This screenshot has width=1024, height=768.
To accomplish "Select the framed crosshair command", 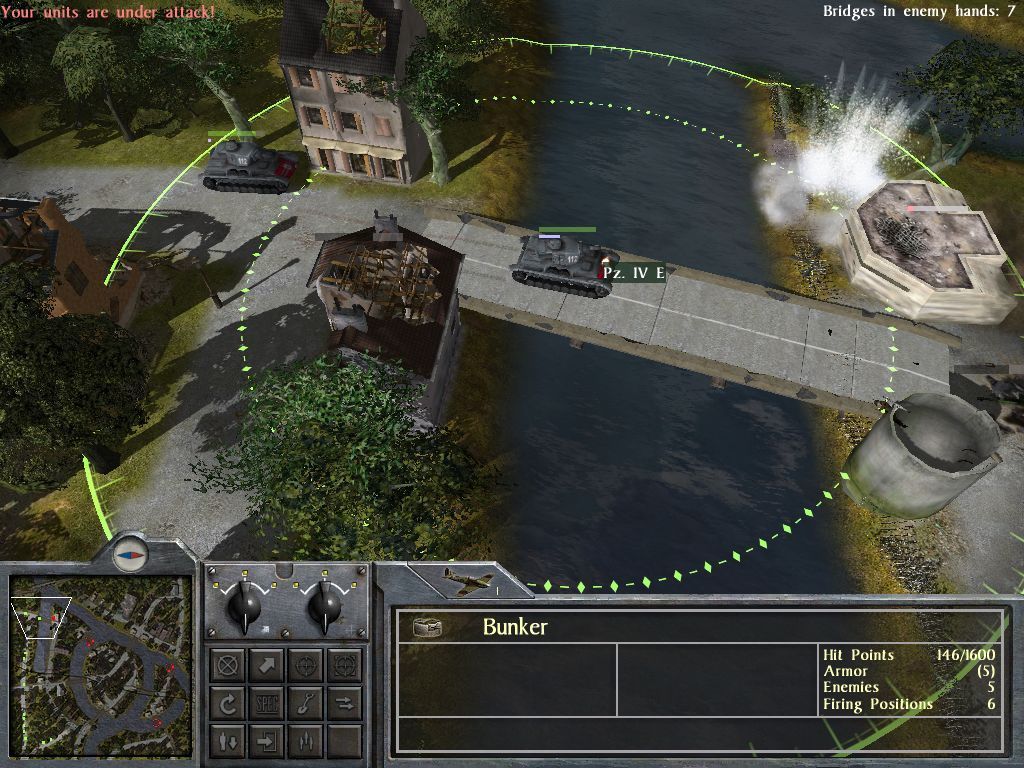I will [344, 665].
